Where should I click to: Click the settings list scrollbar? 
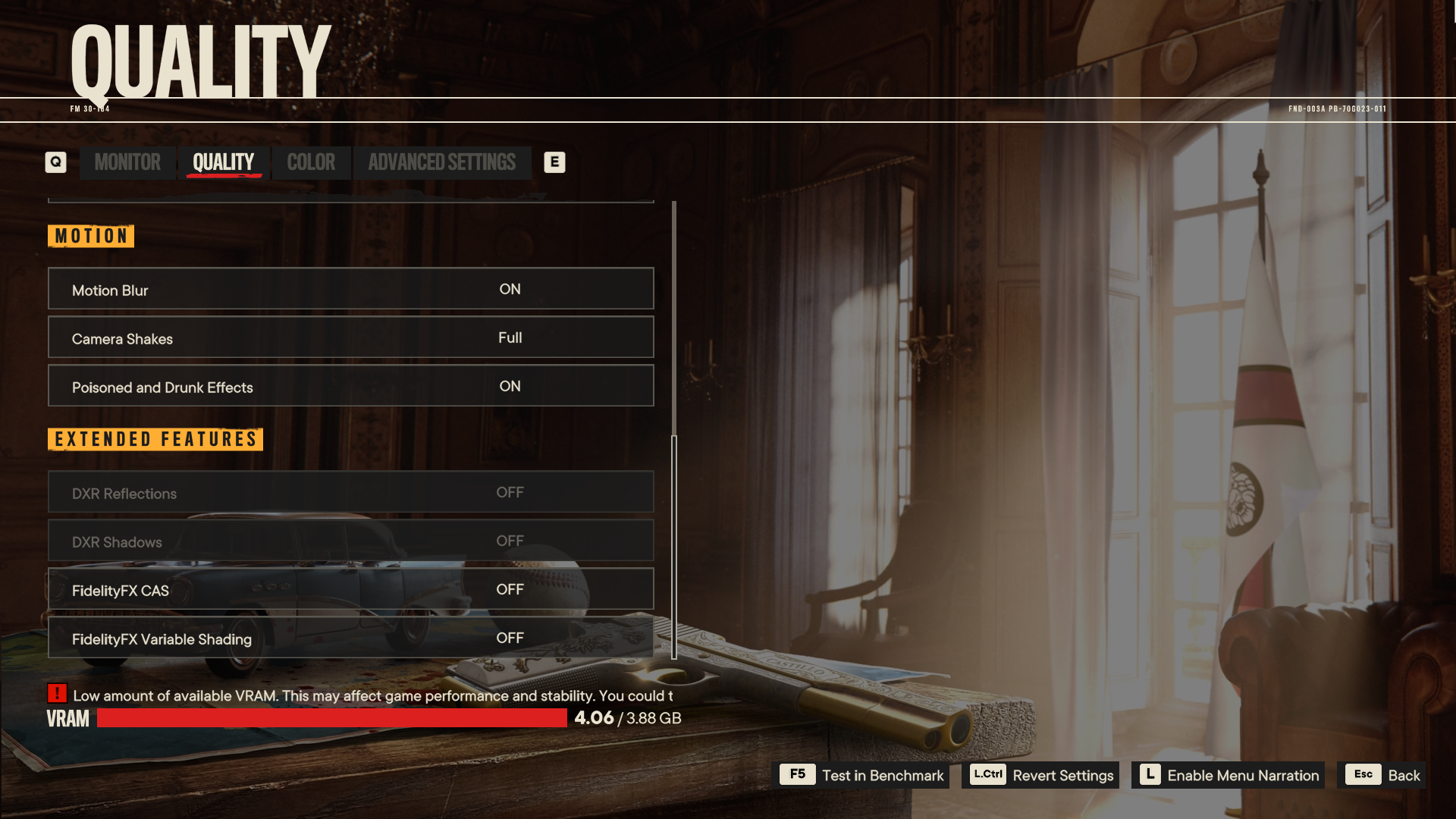click(673, 546)
